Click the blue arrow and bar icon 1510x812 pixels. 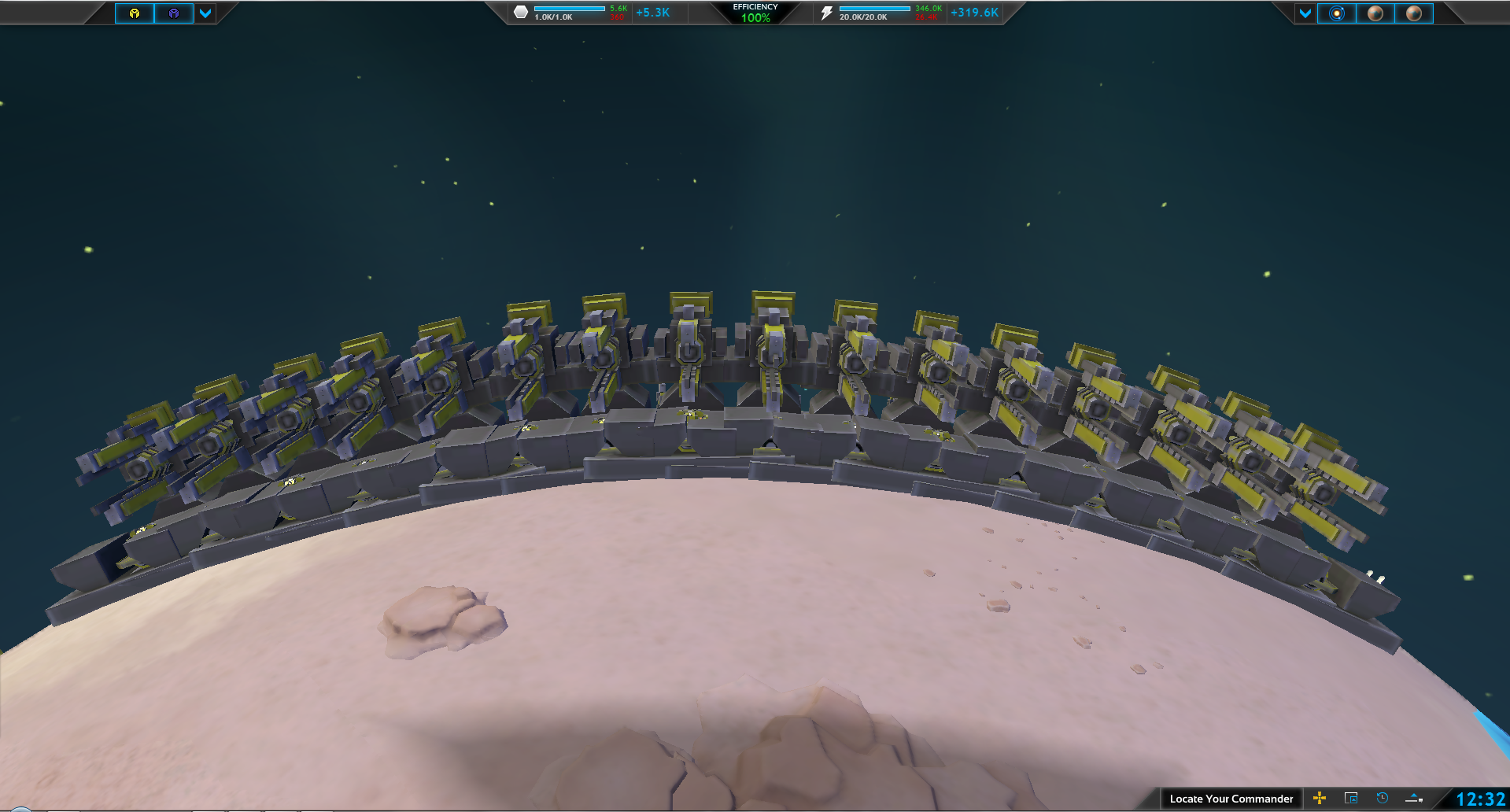1414,799
